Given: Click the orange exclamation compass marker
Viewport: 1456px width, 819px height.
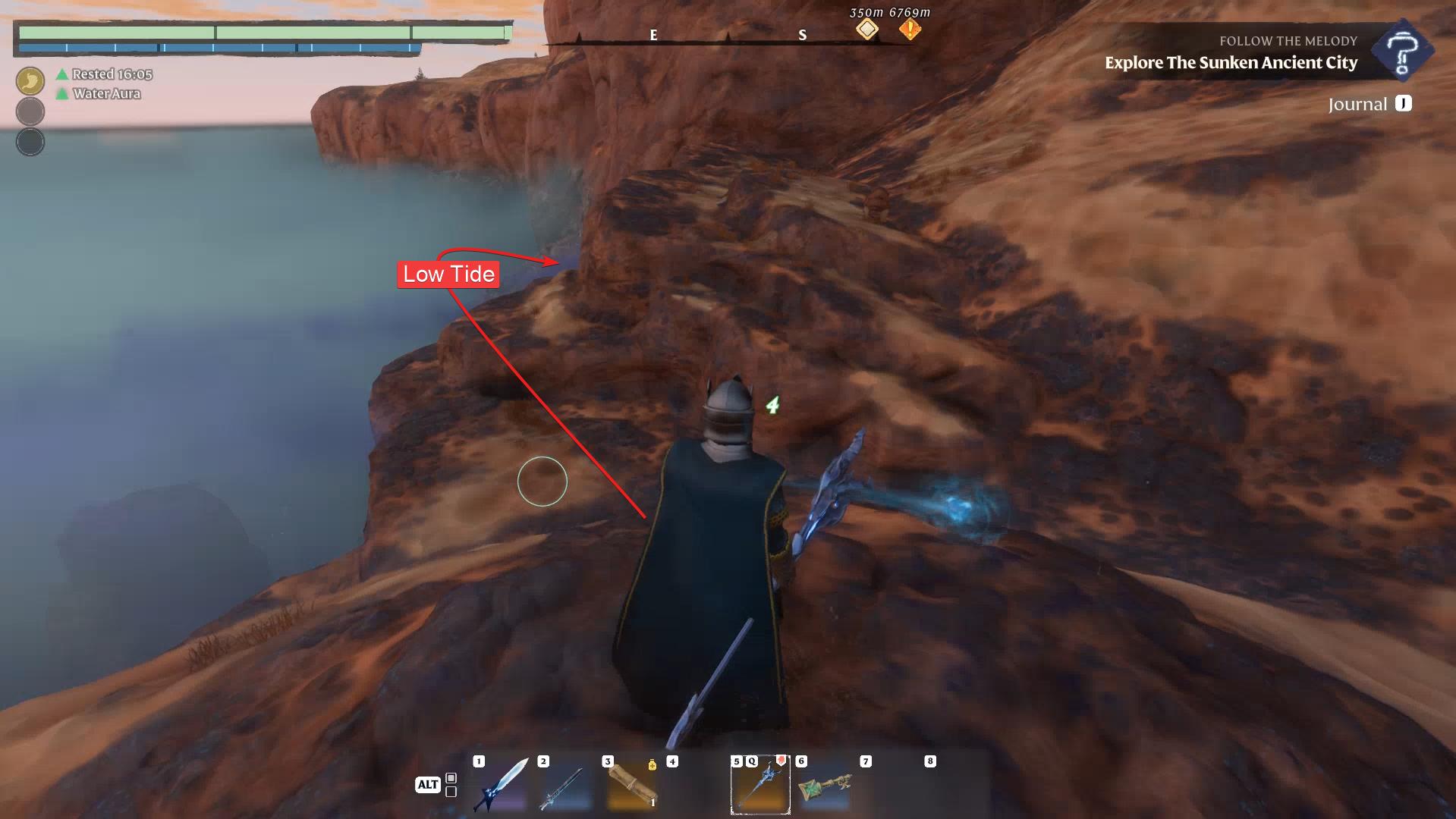Looking at the screenshot, I should (910, 30).
